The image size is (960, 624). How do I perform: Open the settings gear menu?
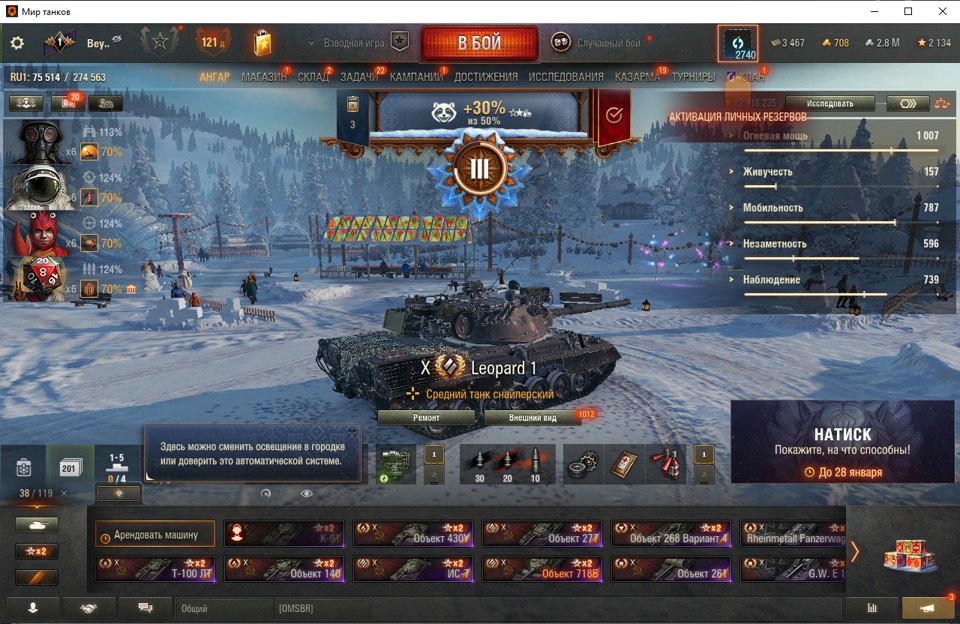point(17,43)
